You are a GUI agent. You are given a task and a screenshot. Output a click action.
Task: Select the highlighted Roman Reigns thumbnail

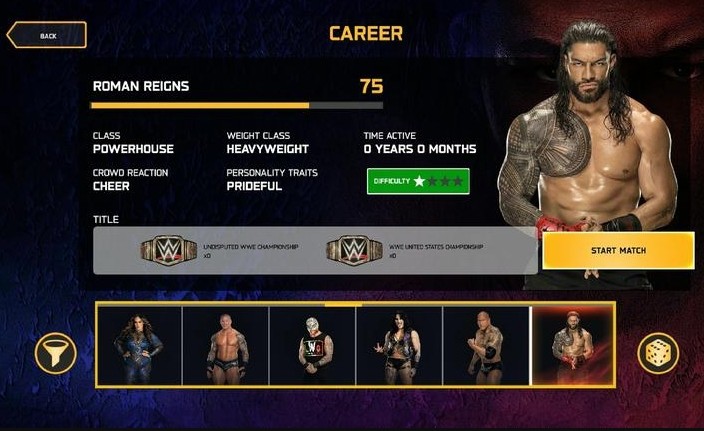click(573, 346)
